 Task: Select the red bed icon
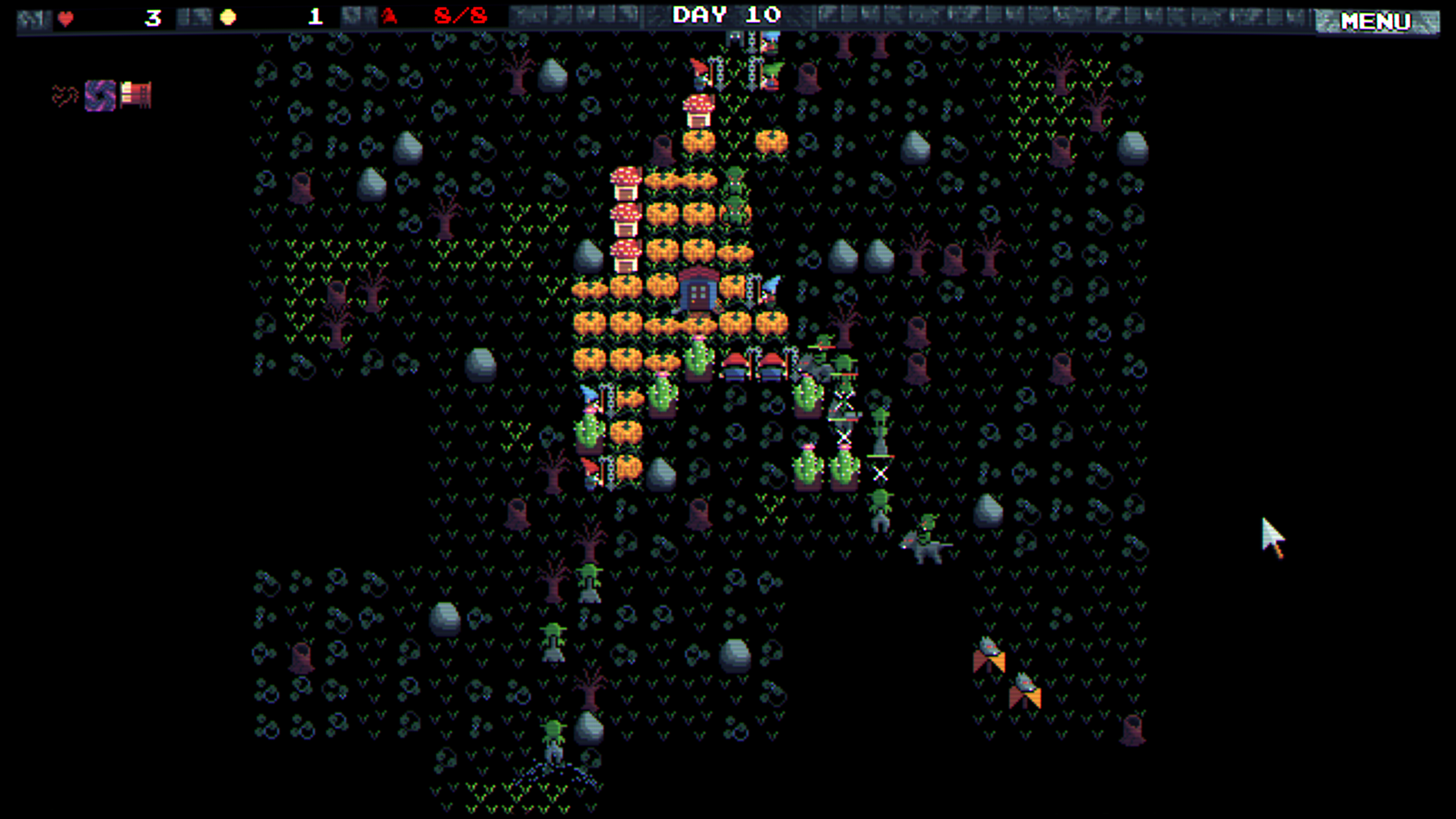[134, 93]
